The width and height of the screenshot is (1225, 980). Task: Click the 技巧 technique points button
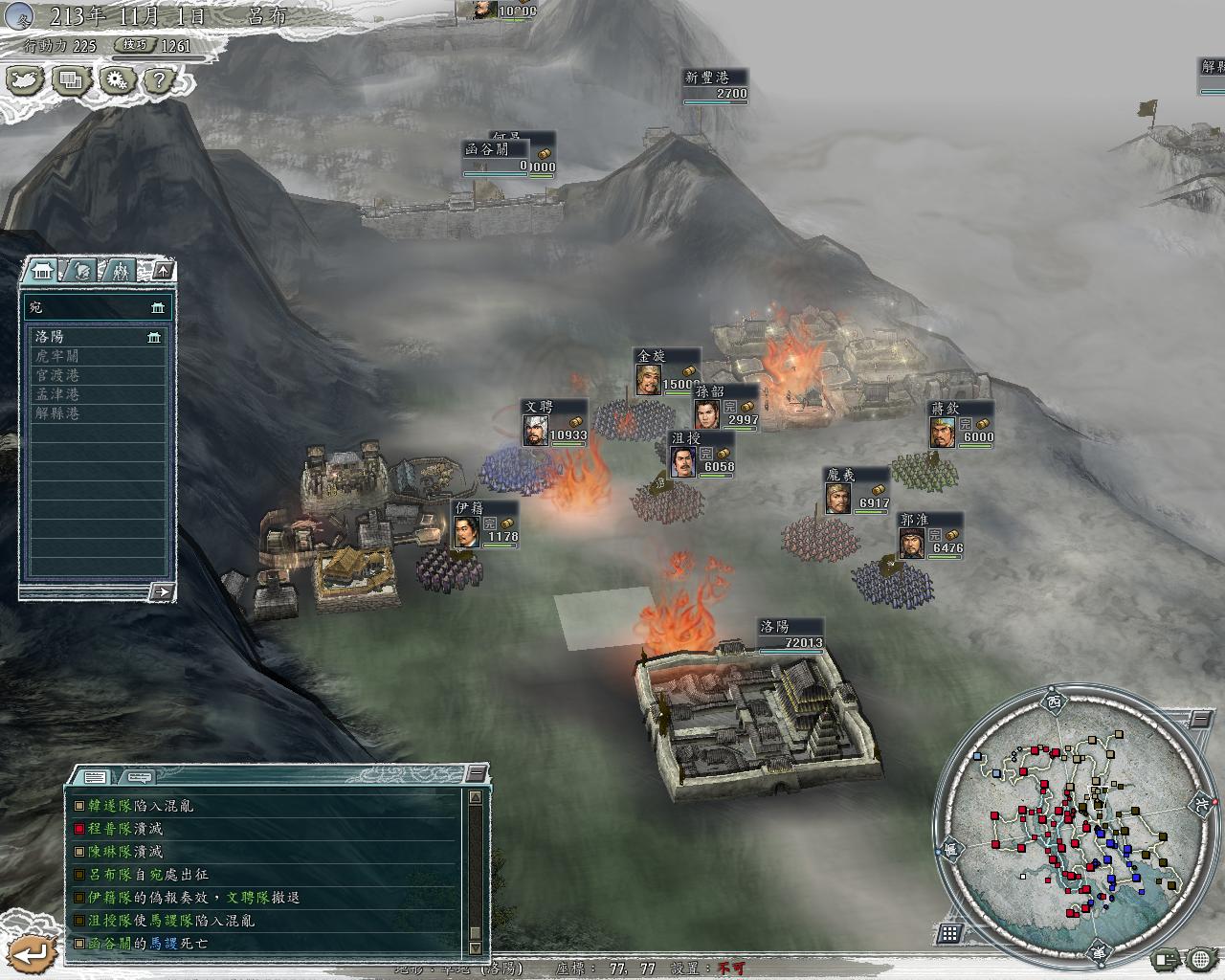pyautogui.click(x=134, y=45)
